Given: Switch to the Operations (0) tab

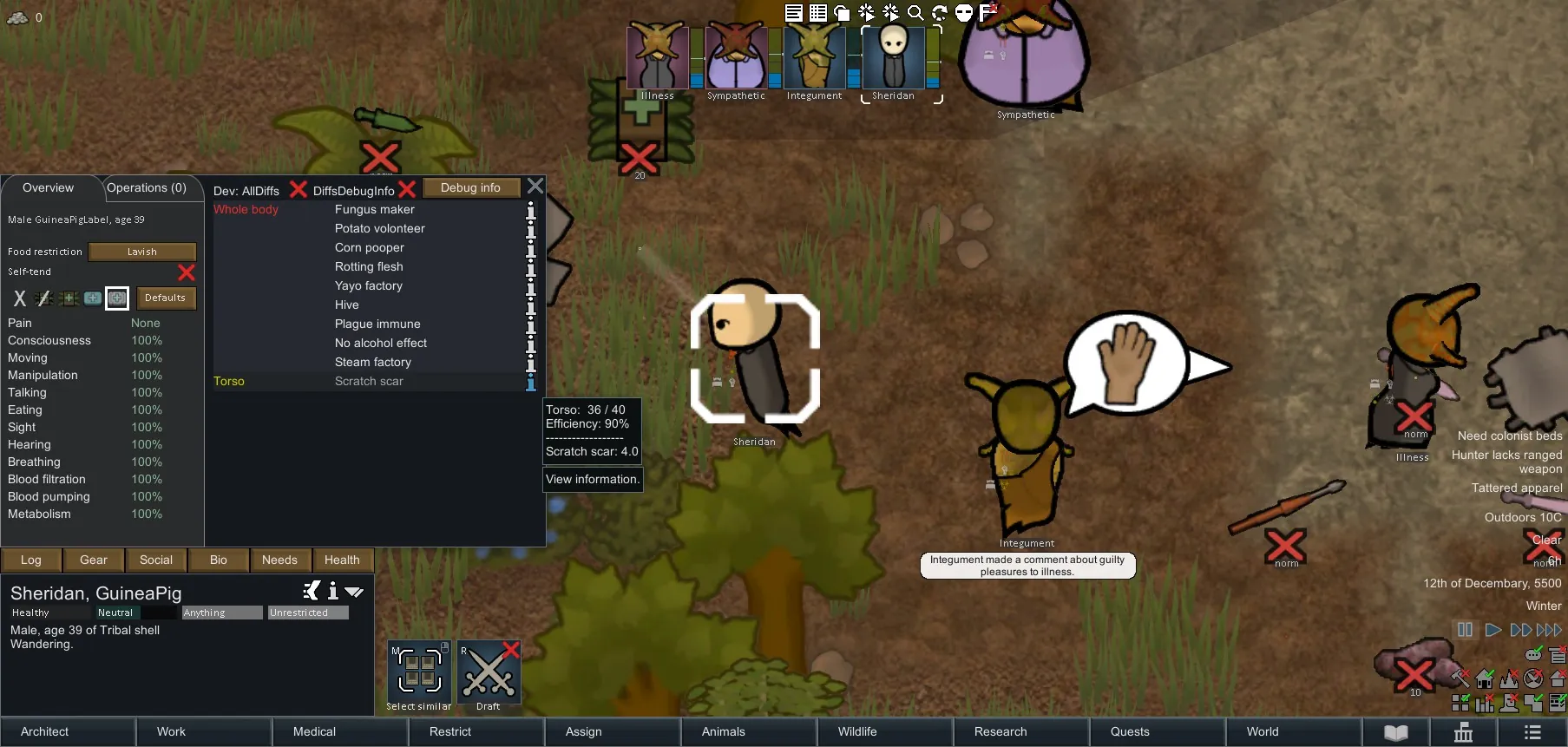Looking at the screenshot, I should point(147,187).
